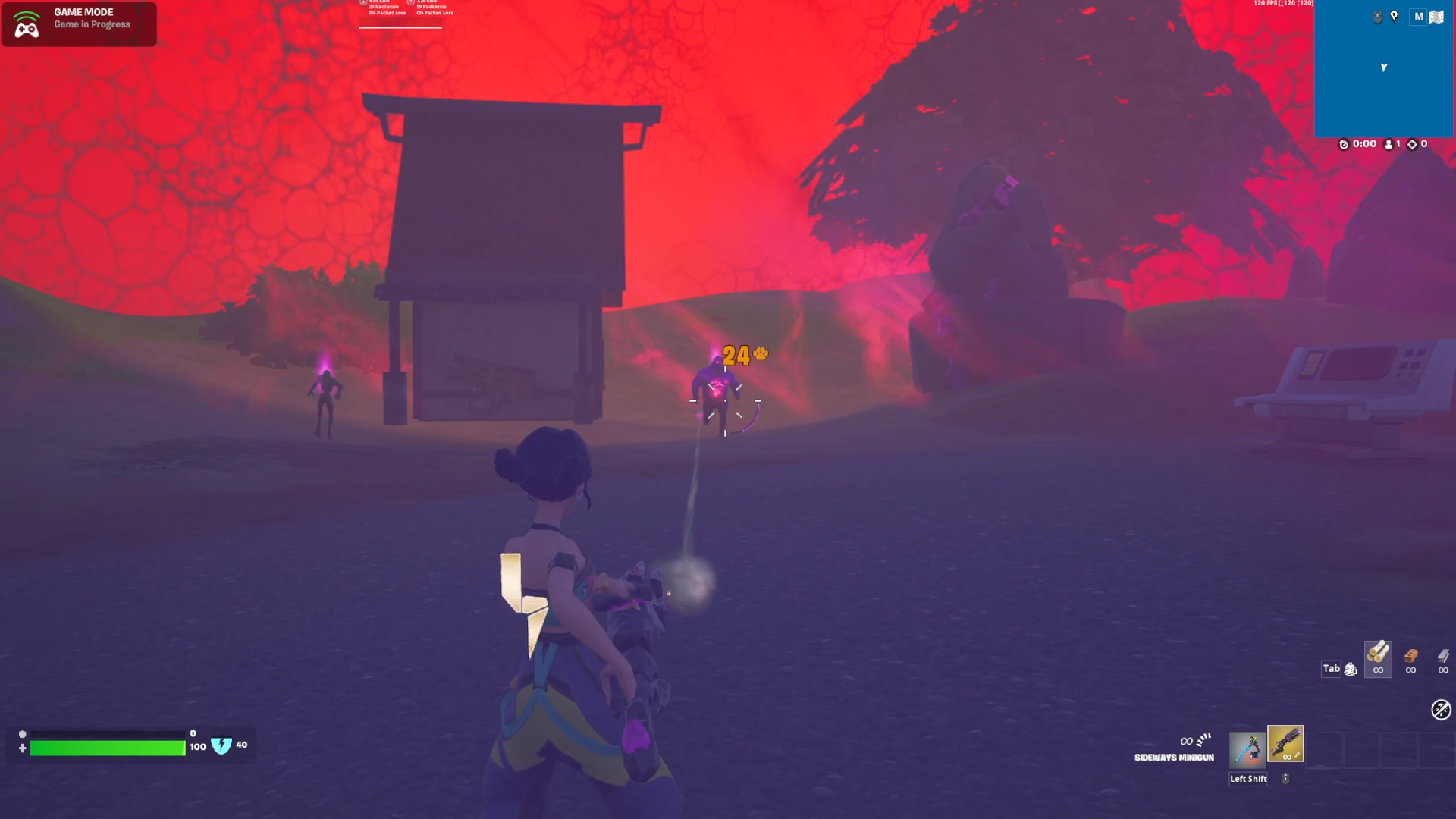Open the backpack inventory icon

tap(1351, 669)
